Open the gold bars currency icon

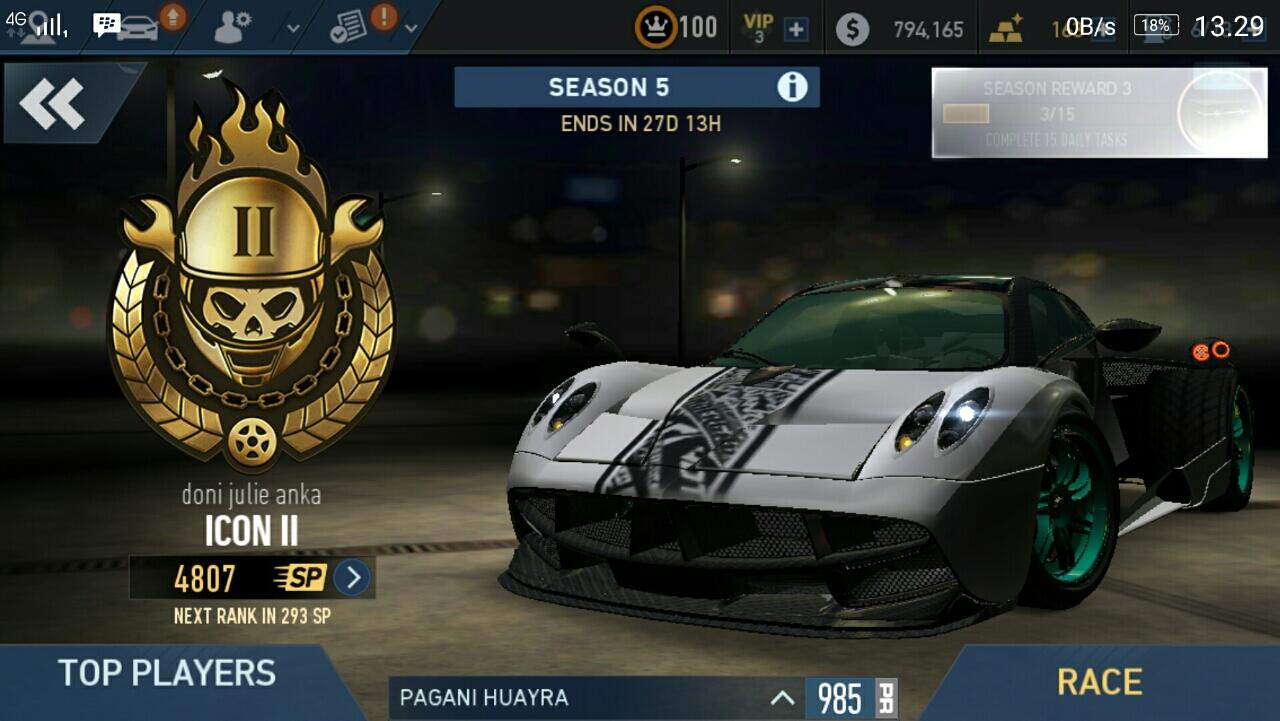click(x=1006, y=30)
